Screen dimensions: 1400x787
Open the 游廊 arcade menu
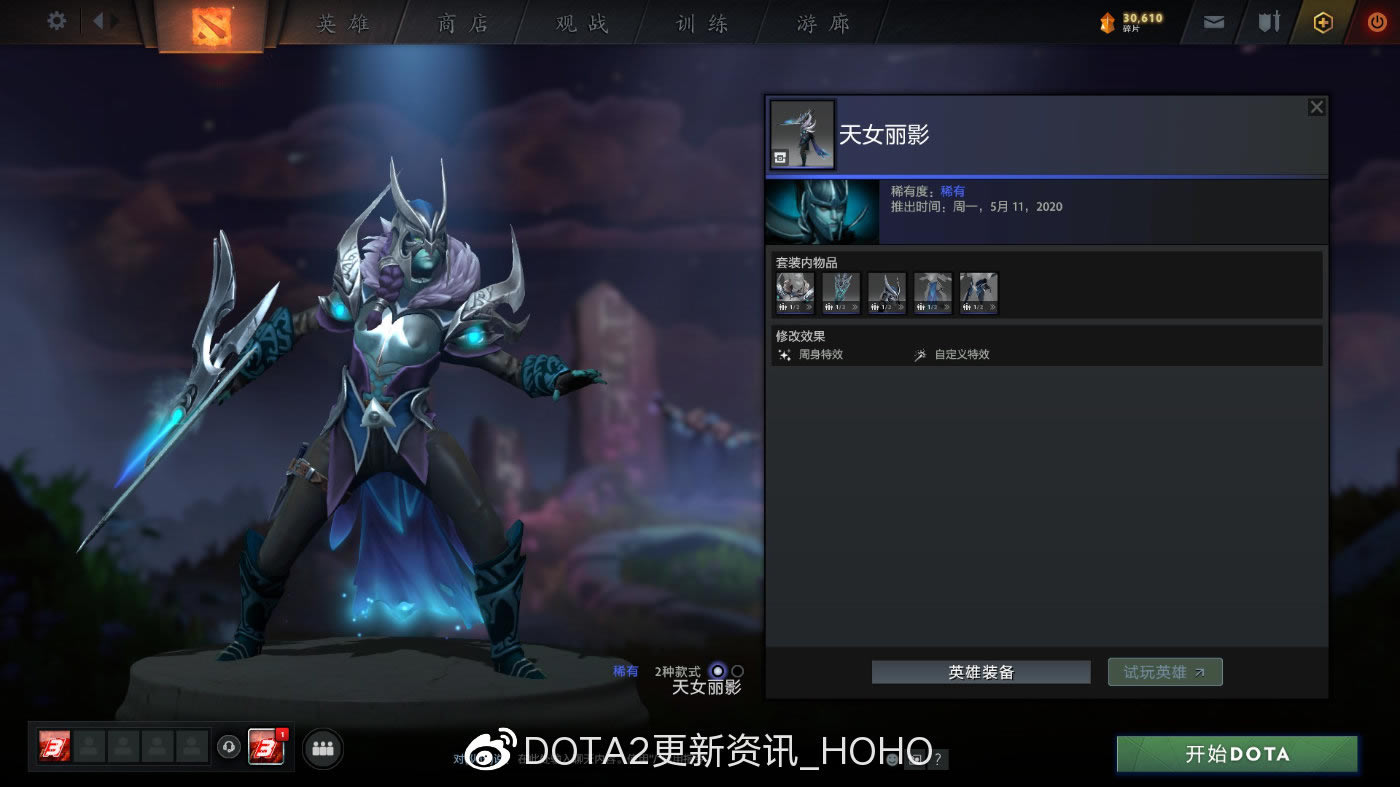pos(822,23)
